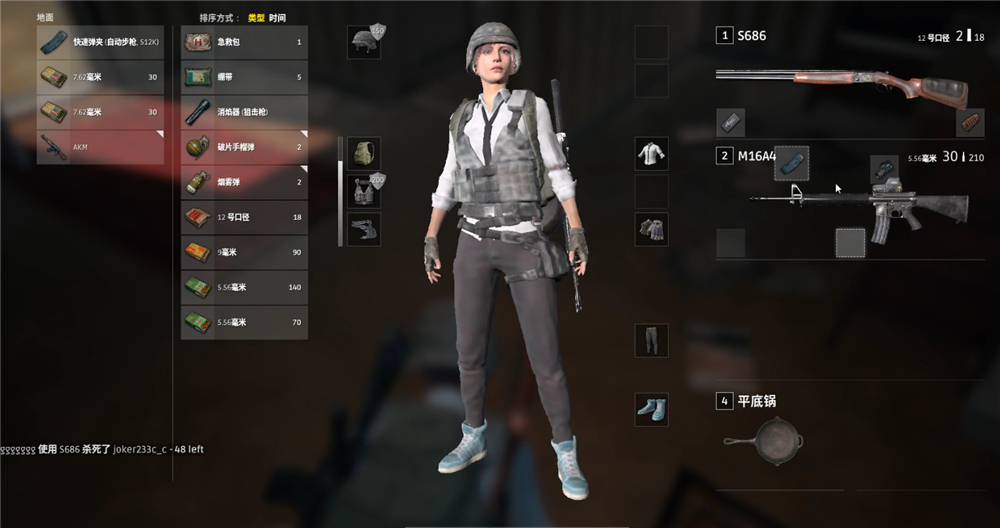Select the red dot sight on the M16A4

[x=884, y=167]
